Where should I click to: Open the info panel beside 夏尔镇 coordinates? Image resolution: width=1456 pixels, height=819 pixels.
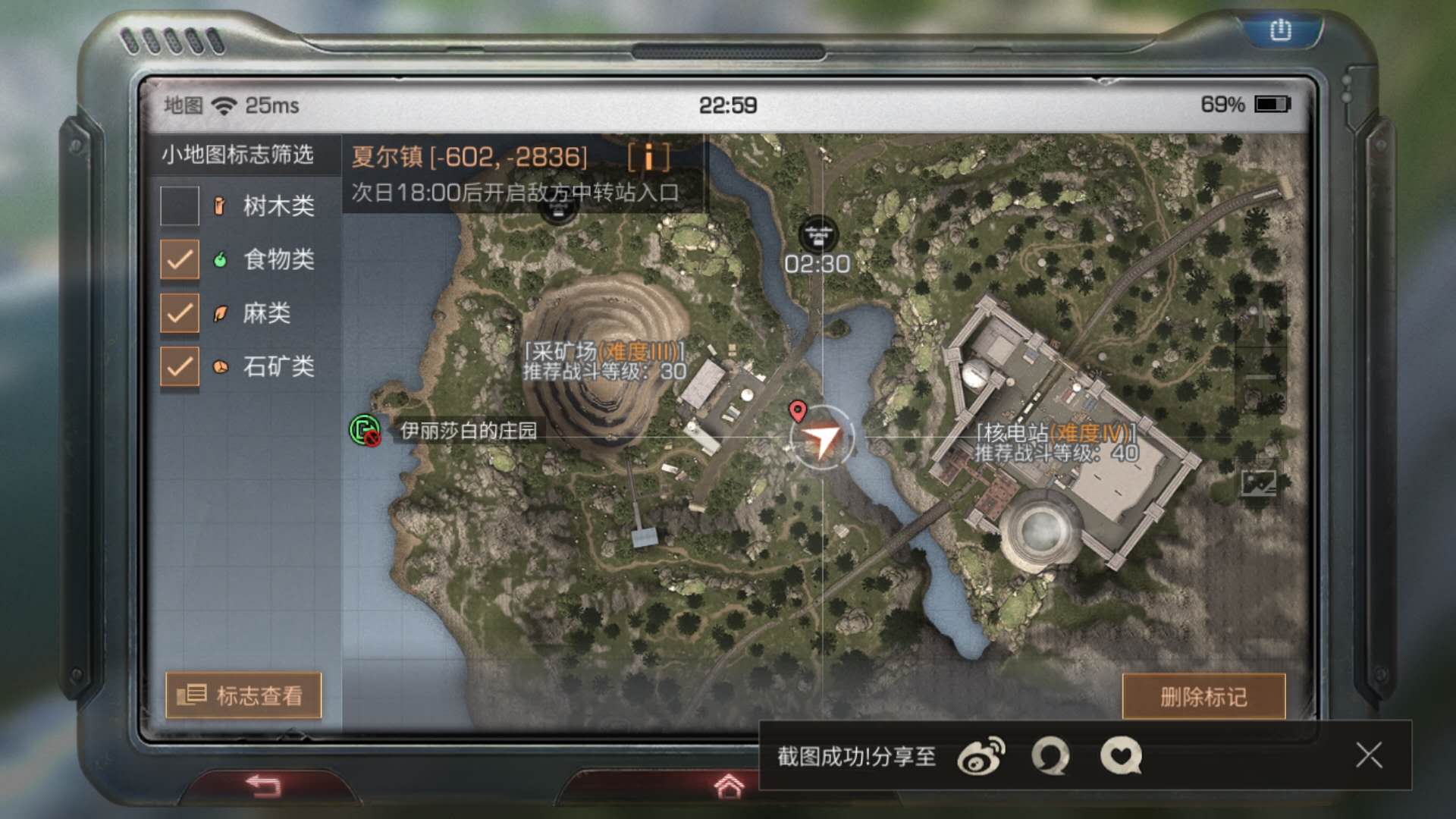pyautogui.click(x=648, y=158)
